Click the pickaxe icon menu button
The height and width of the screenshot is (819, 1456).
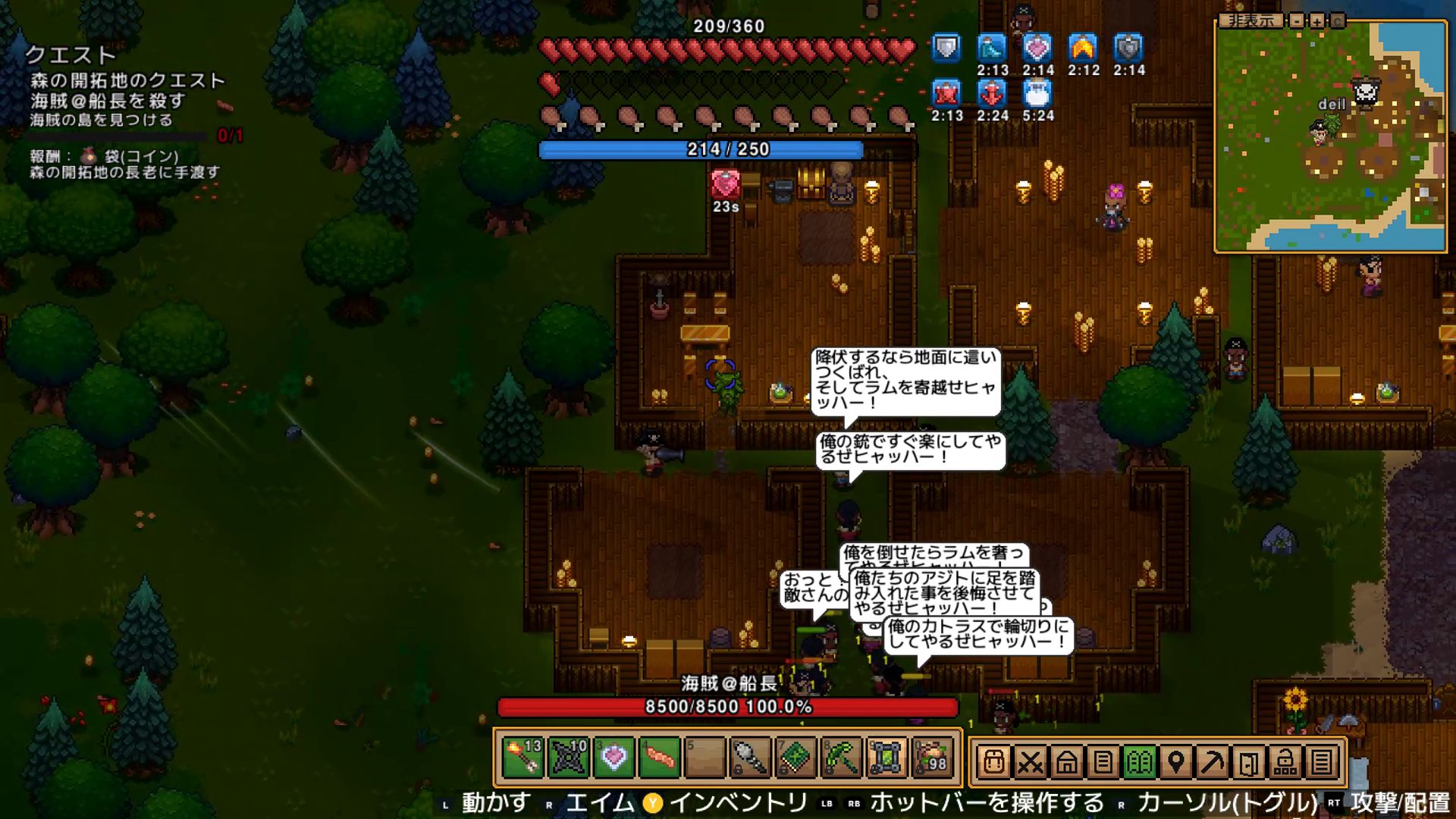tap(1213, 761)
